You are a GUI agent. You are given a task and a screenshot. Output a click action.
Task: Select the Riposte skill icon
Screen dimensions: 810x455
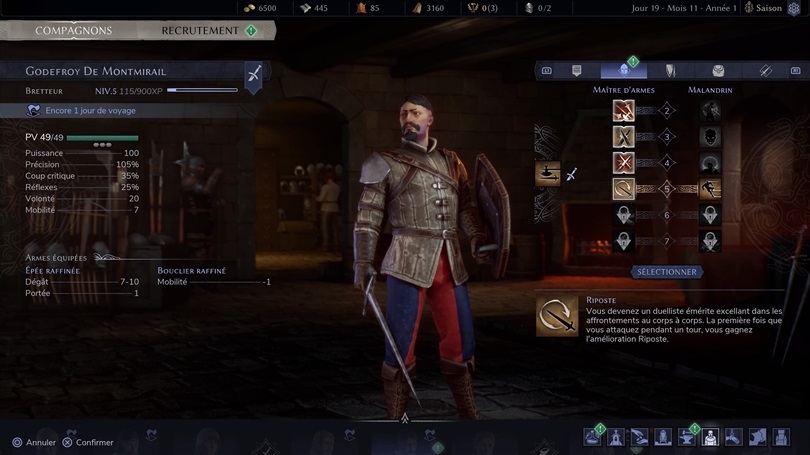(x=623, y=188)
